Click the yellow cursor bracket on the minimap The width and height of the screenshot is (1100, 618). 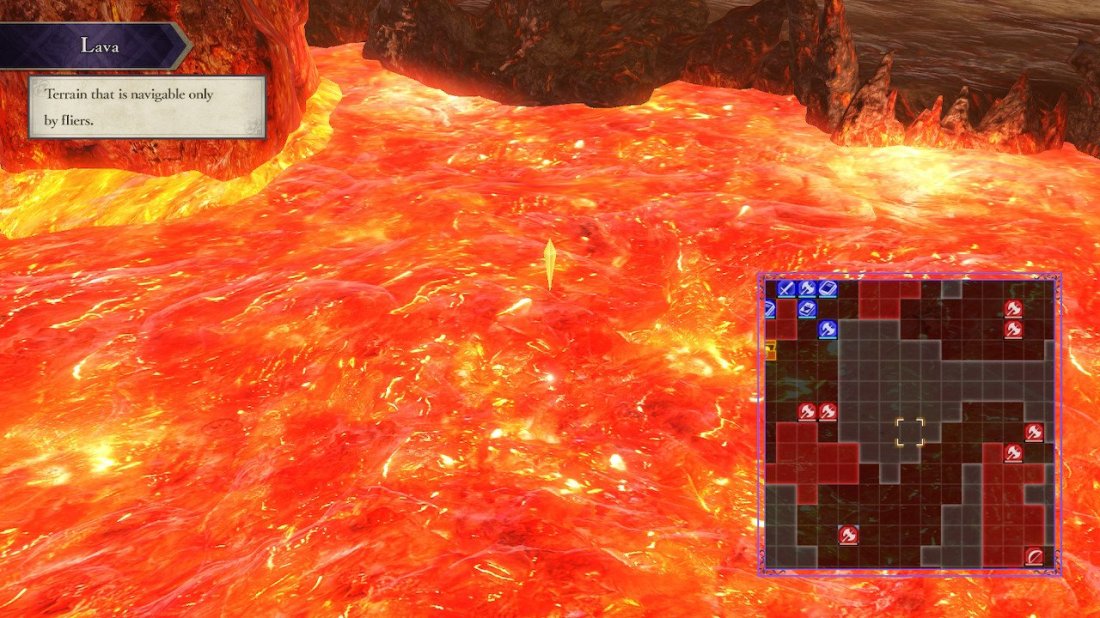pos(909,432)
